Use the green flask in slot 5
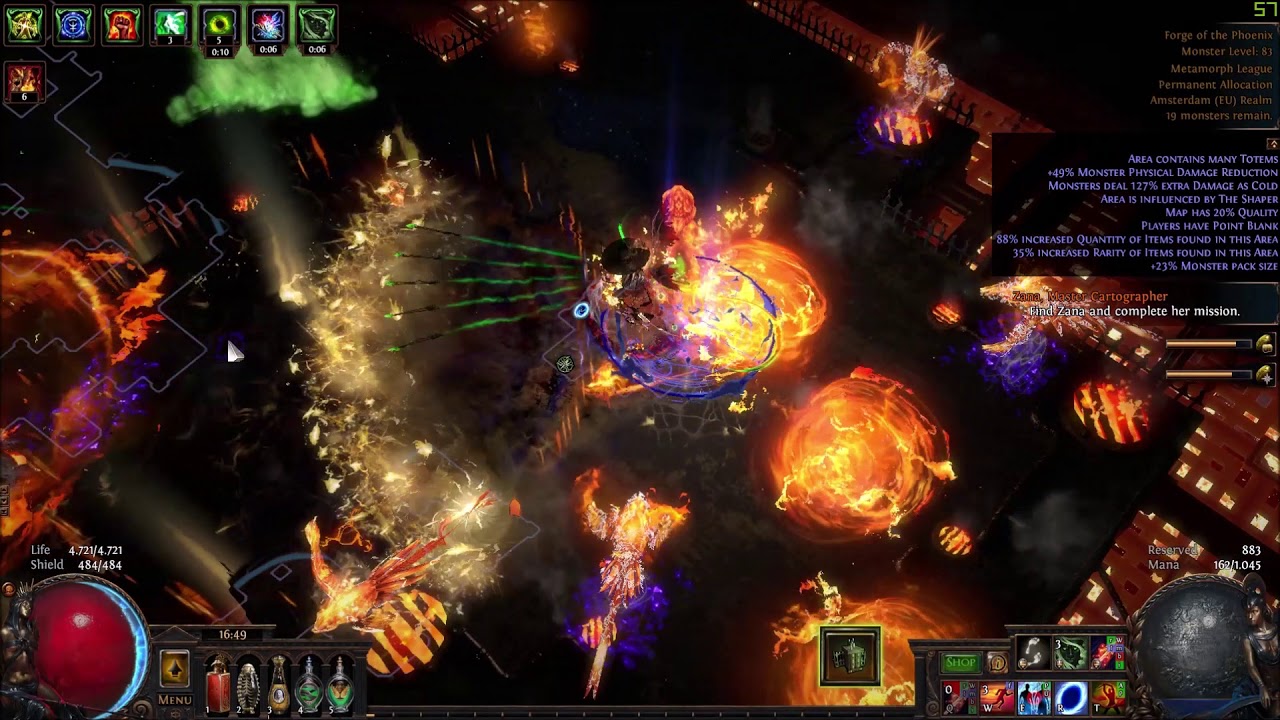The image size is (1280, 720). (x=341, y=683)
